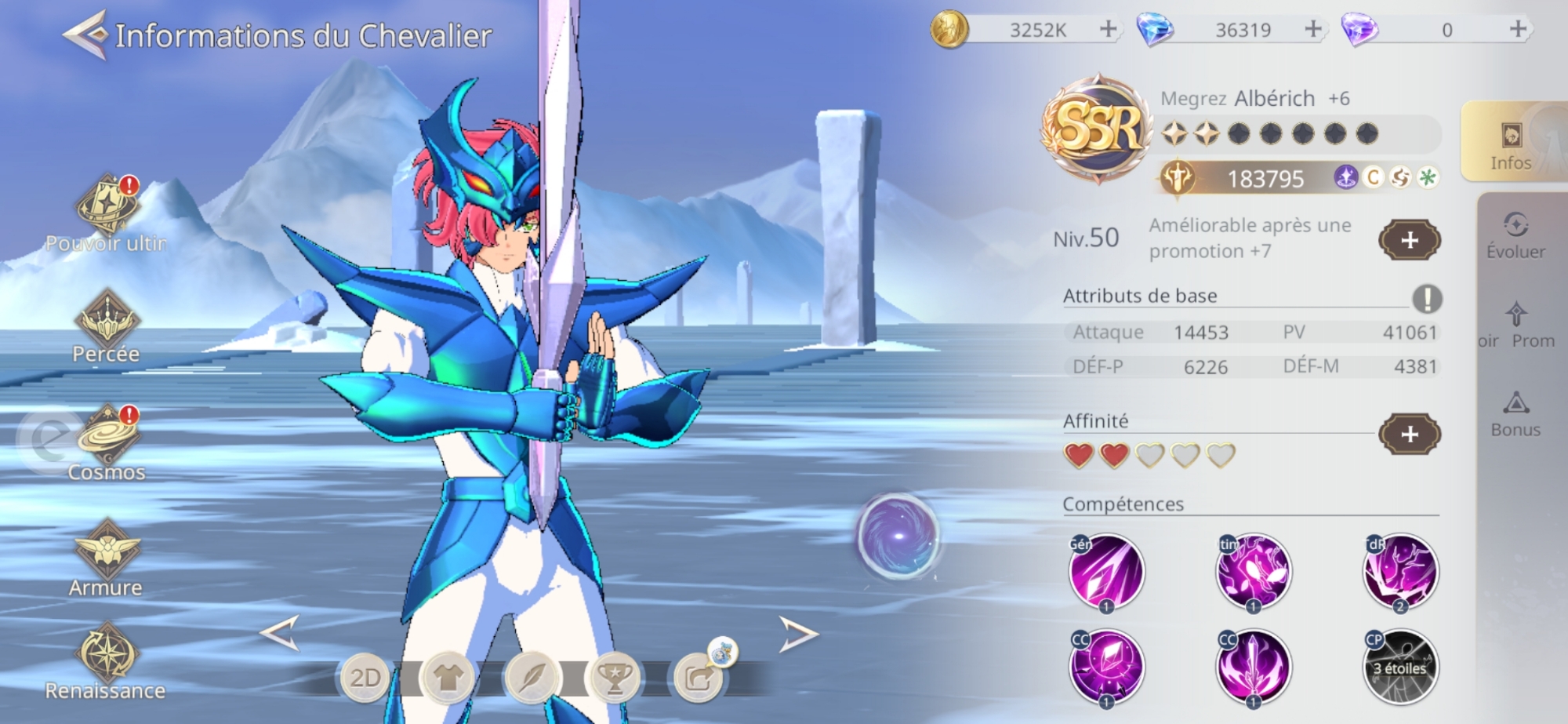Open the costume shirt button

click(448, 678)
